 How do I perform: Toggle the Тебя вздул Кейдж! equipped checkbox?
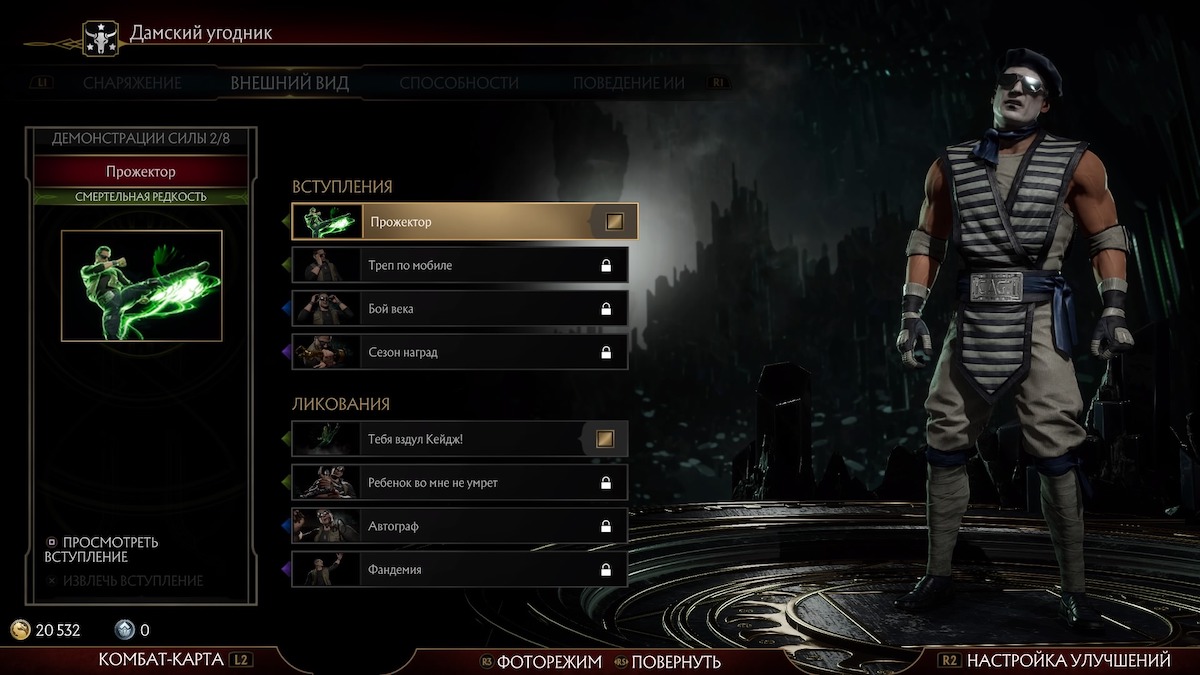coord(604,438)
